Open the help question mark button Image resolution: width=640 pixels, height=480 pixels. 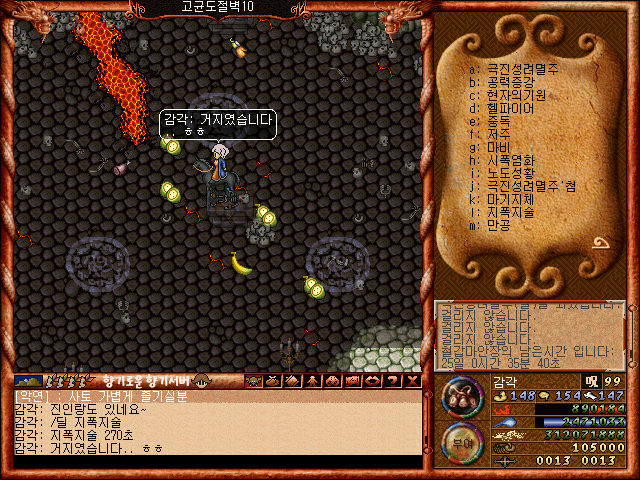pyautogui.click(x=391, y=380)
